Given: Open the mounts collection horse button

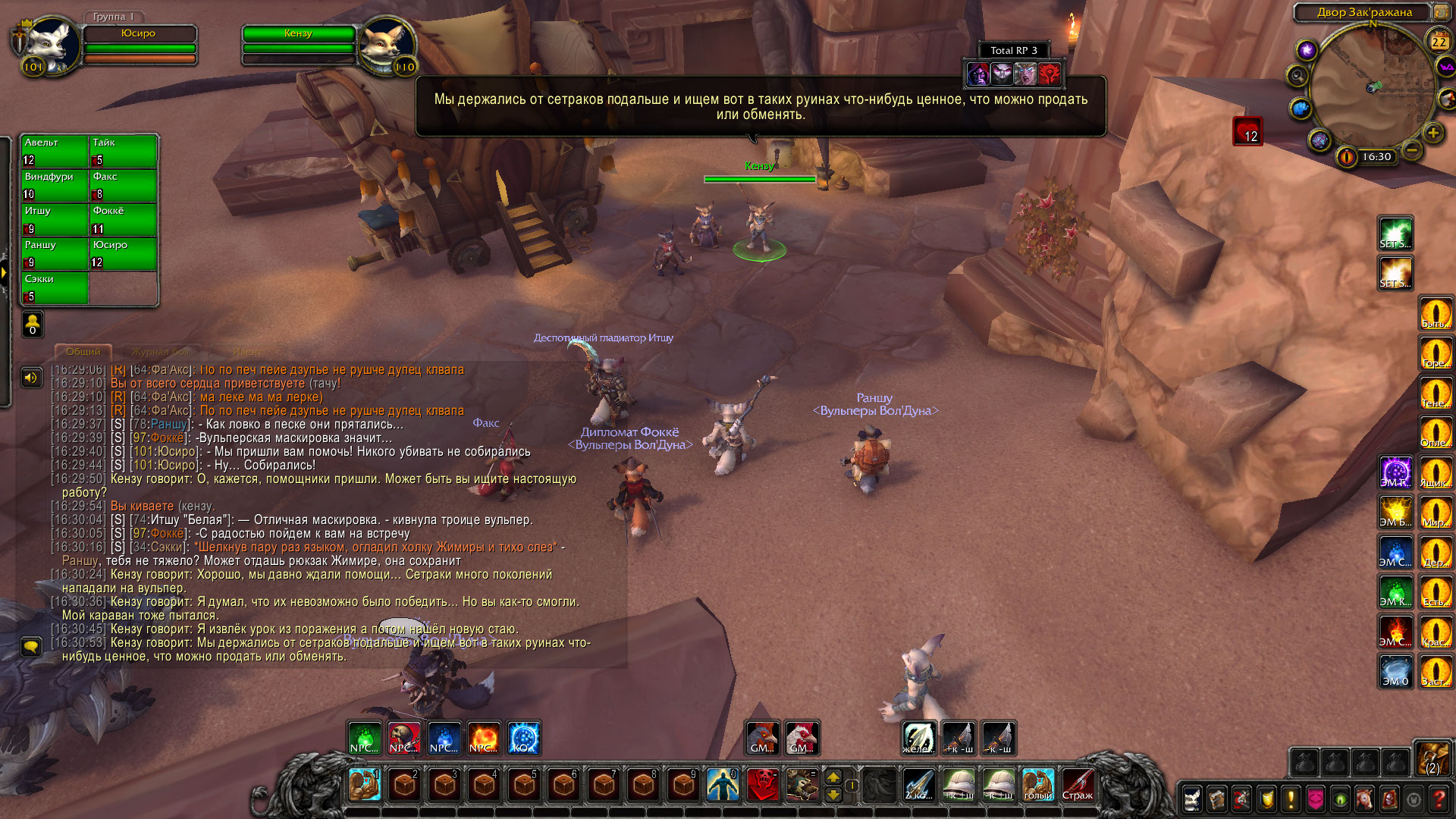Looking at the screenshot, I should (1364, 799).
